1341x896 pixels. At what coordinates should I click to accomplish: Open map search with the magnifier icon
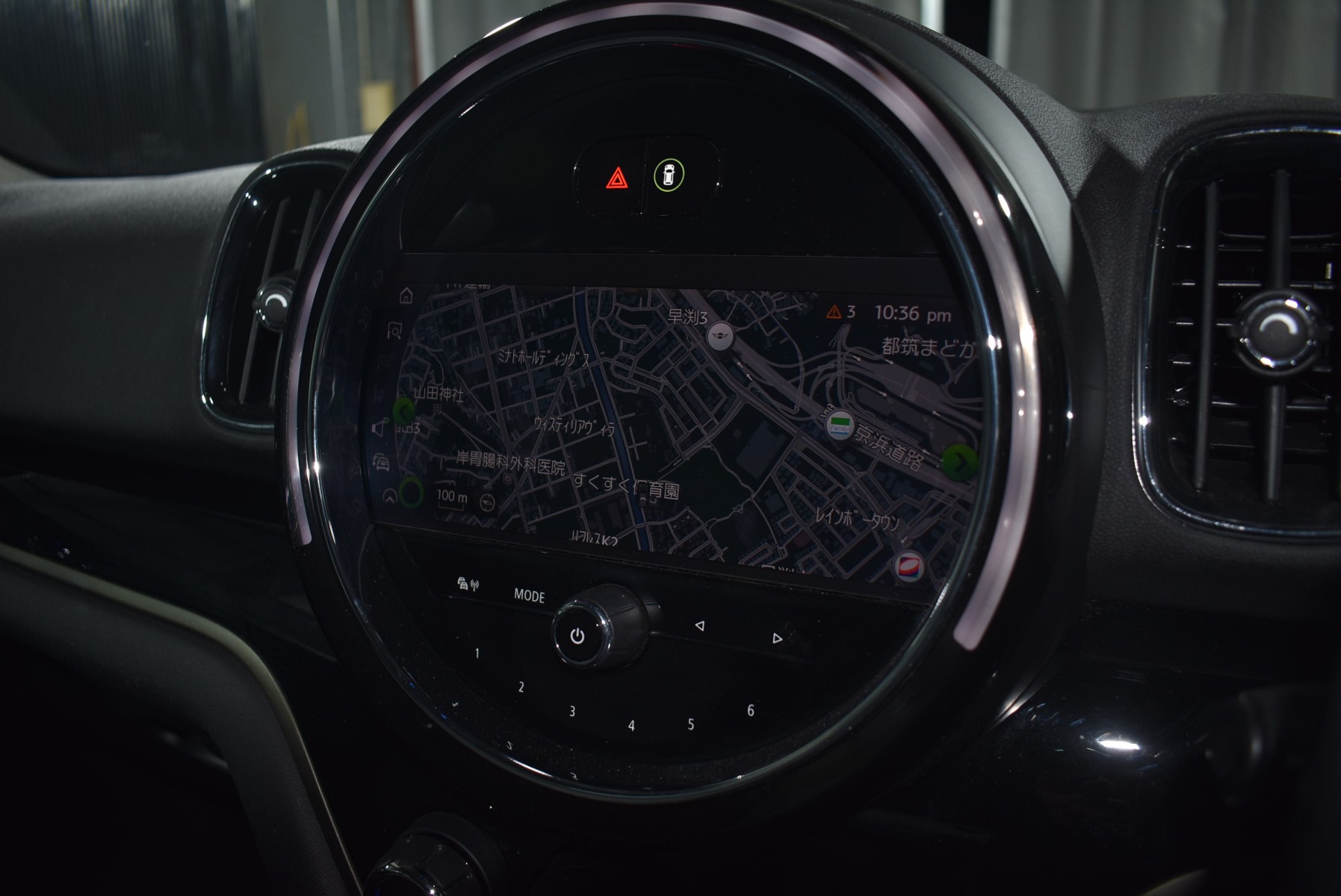395,332
